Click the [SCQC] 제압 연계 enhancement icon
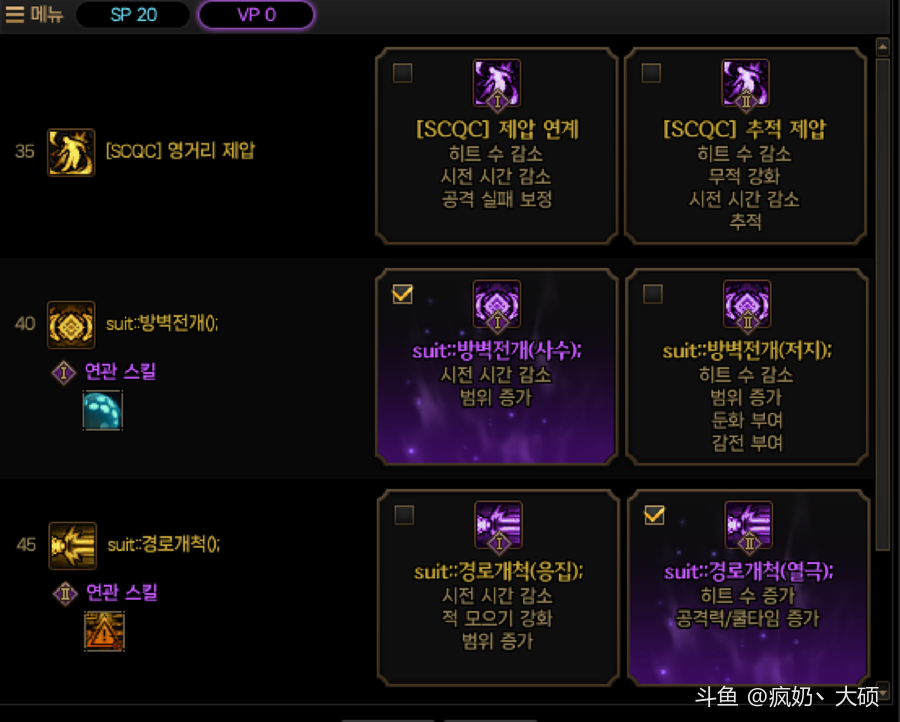 (x=498, y=84)
